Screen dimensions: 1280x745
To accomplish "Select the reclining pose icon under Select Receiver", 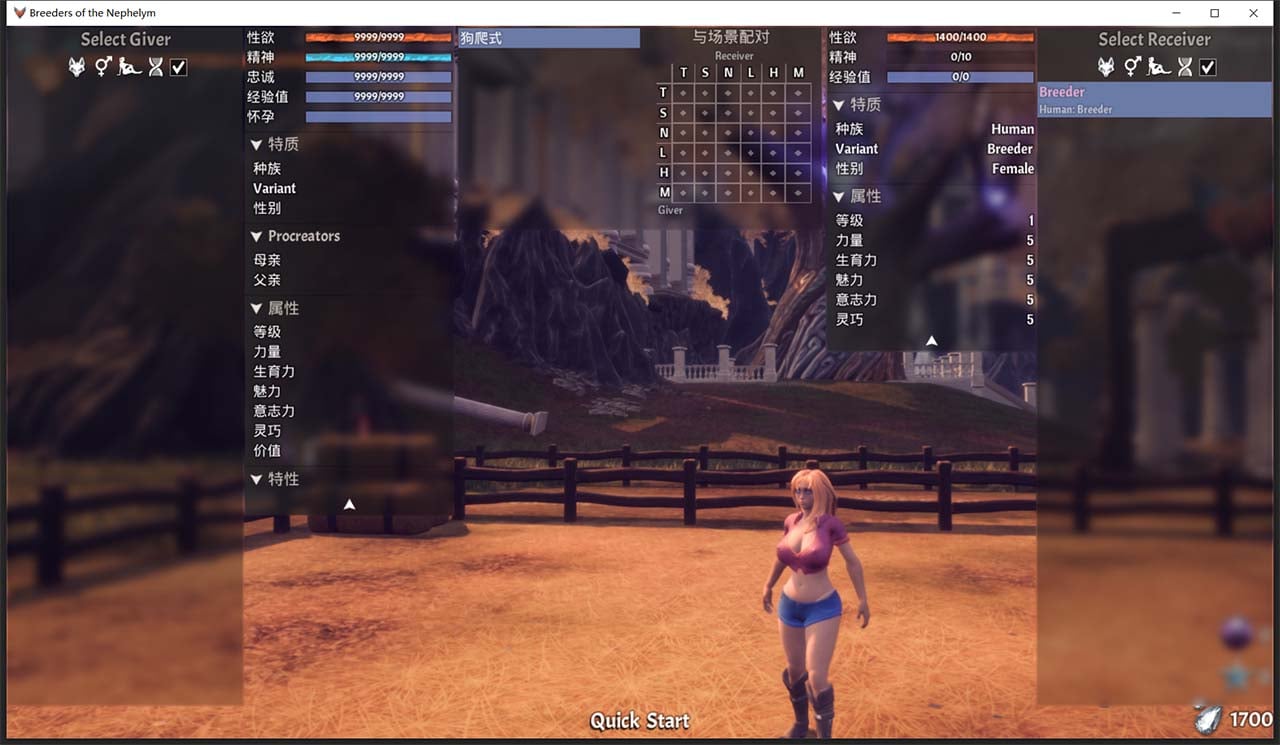I will 1159,67.
